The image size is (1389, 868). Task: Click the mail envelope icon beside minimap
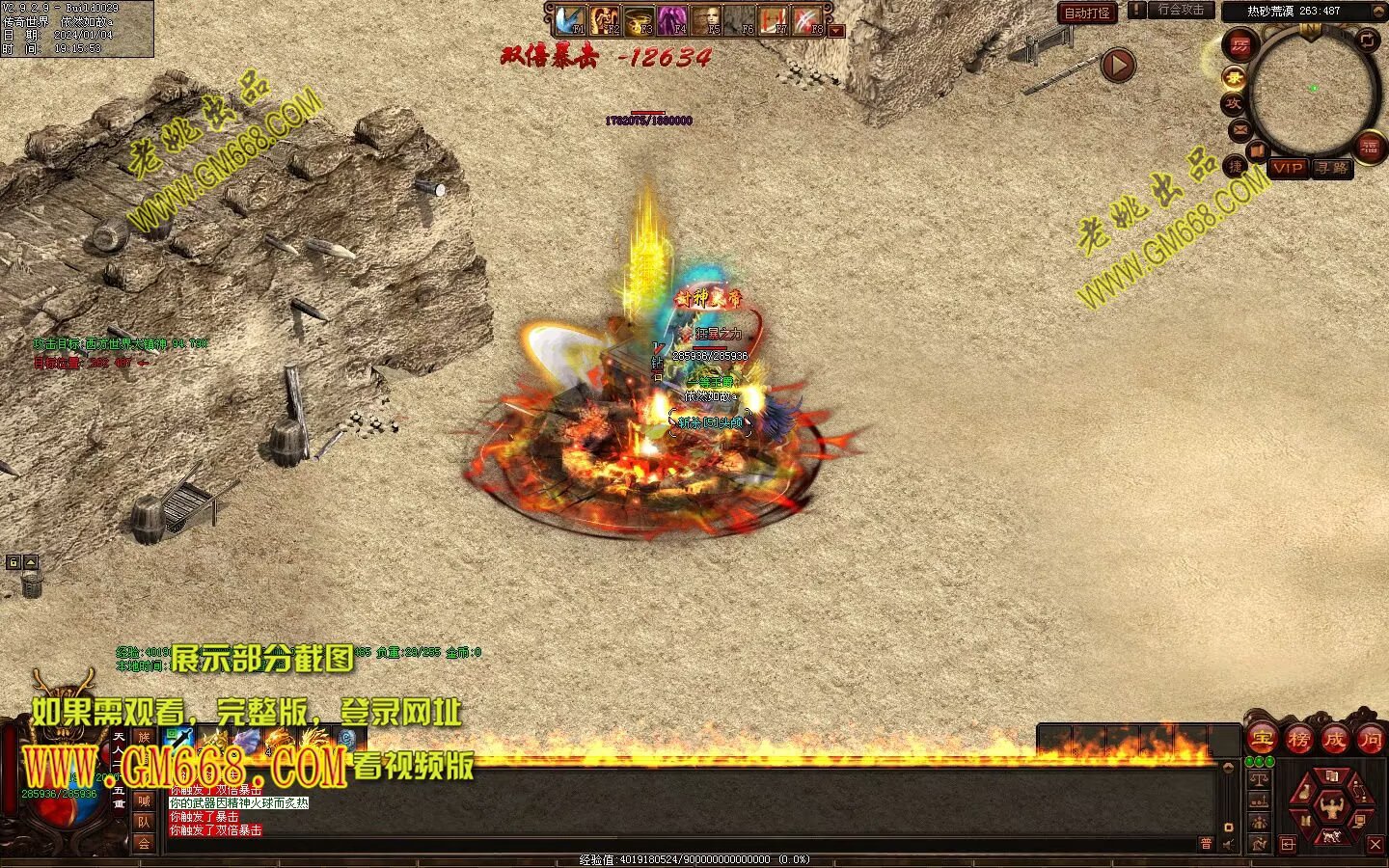coord(1240,129)
